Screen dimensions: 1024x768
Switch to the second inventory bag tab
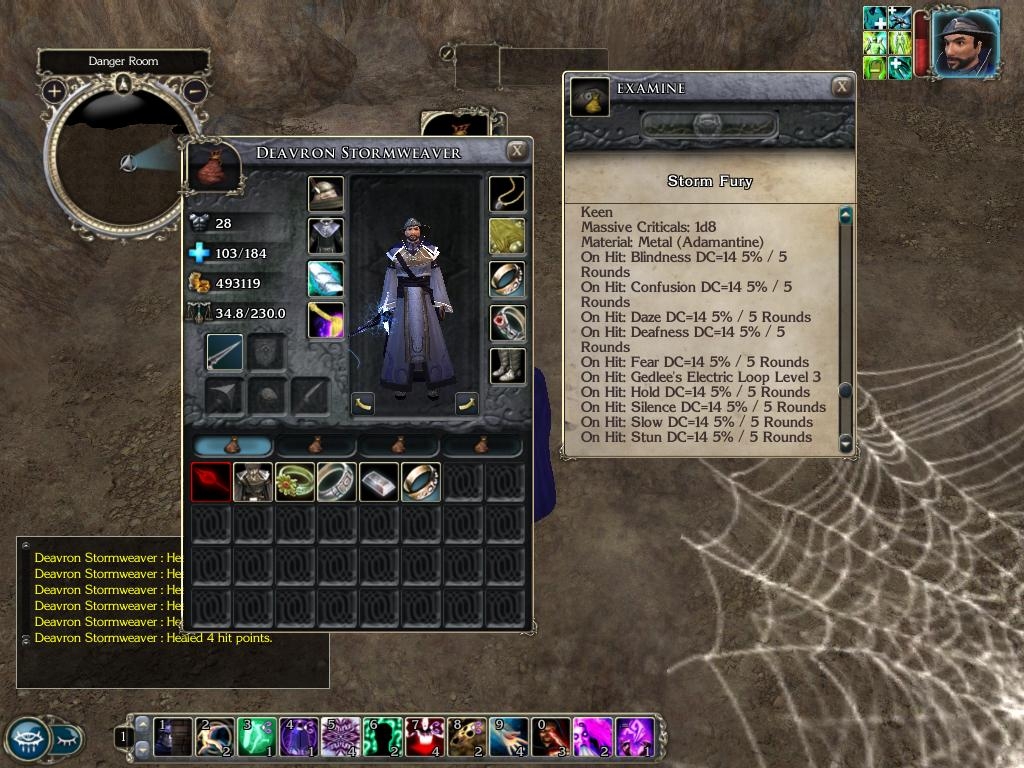pos(316,446)
